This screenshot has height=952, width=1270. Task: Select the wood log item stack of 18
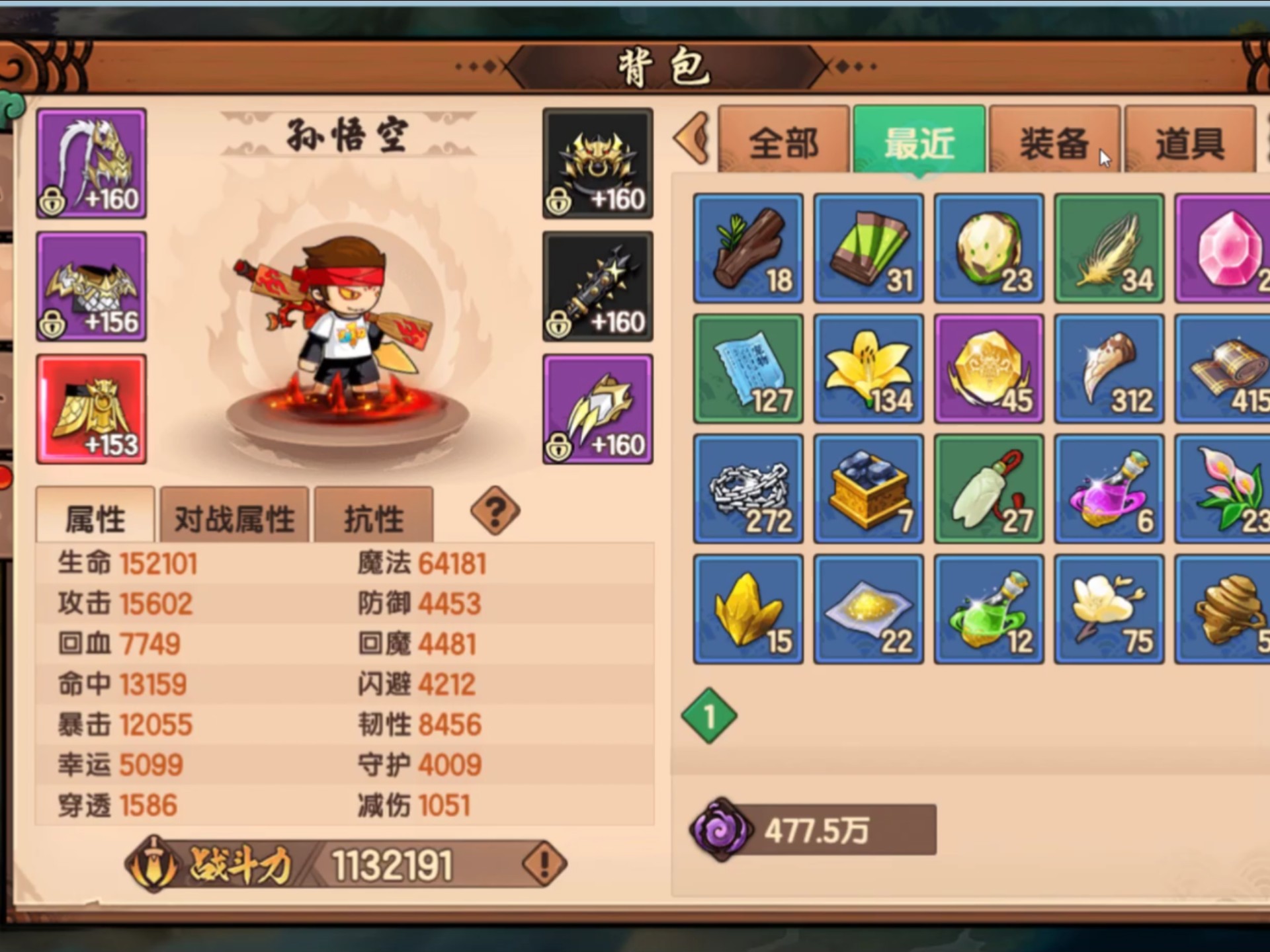click(747, 248)
